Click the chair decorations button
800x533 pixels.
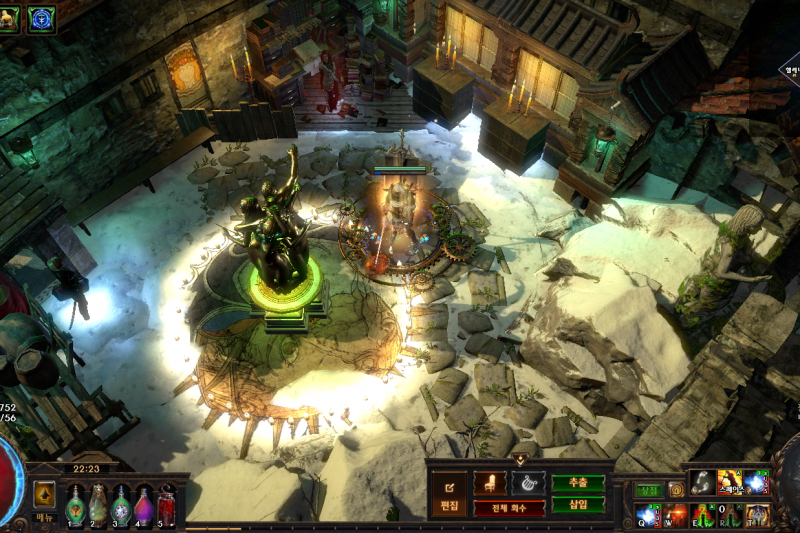coord(490,483)
